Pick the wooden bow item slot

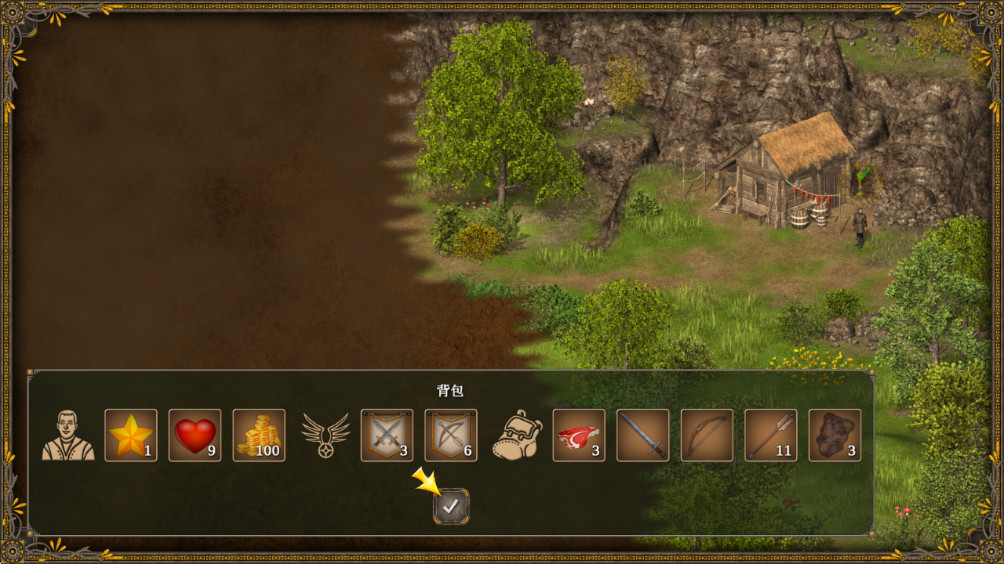click(x=707, y=435)
